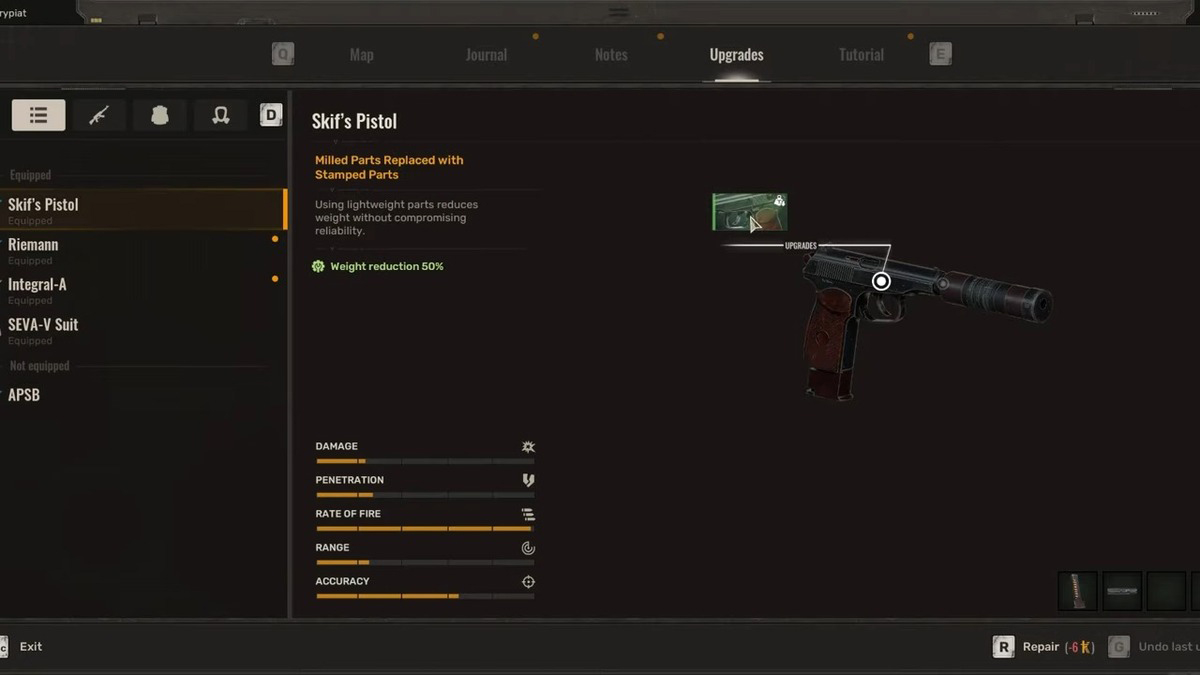The image size is (1200, 675).
Task: Click the stamped parts upgrade thumbnail
Action: click(x=749, y=212)
